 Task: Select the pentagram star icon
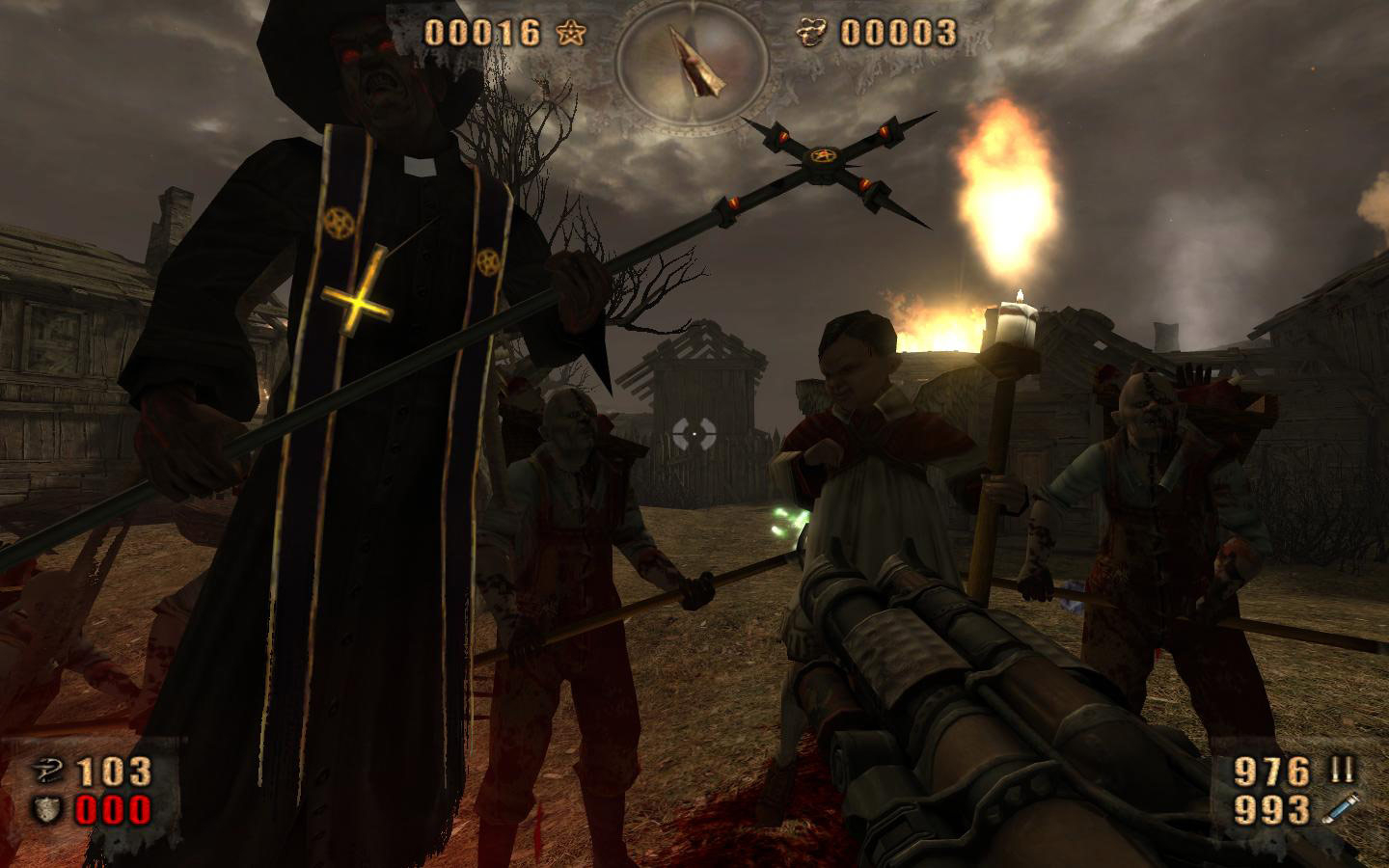click(570, 33)
